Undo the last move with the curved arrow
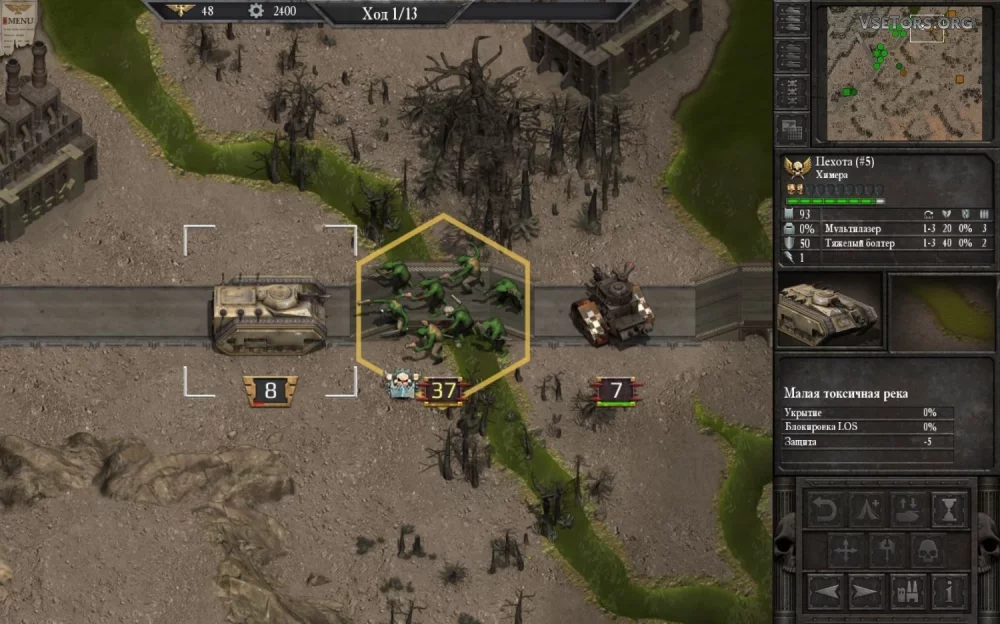The height and width of the screenshot is (624, 1000). 825,510
